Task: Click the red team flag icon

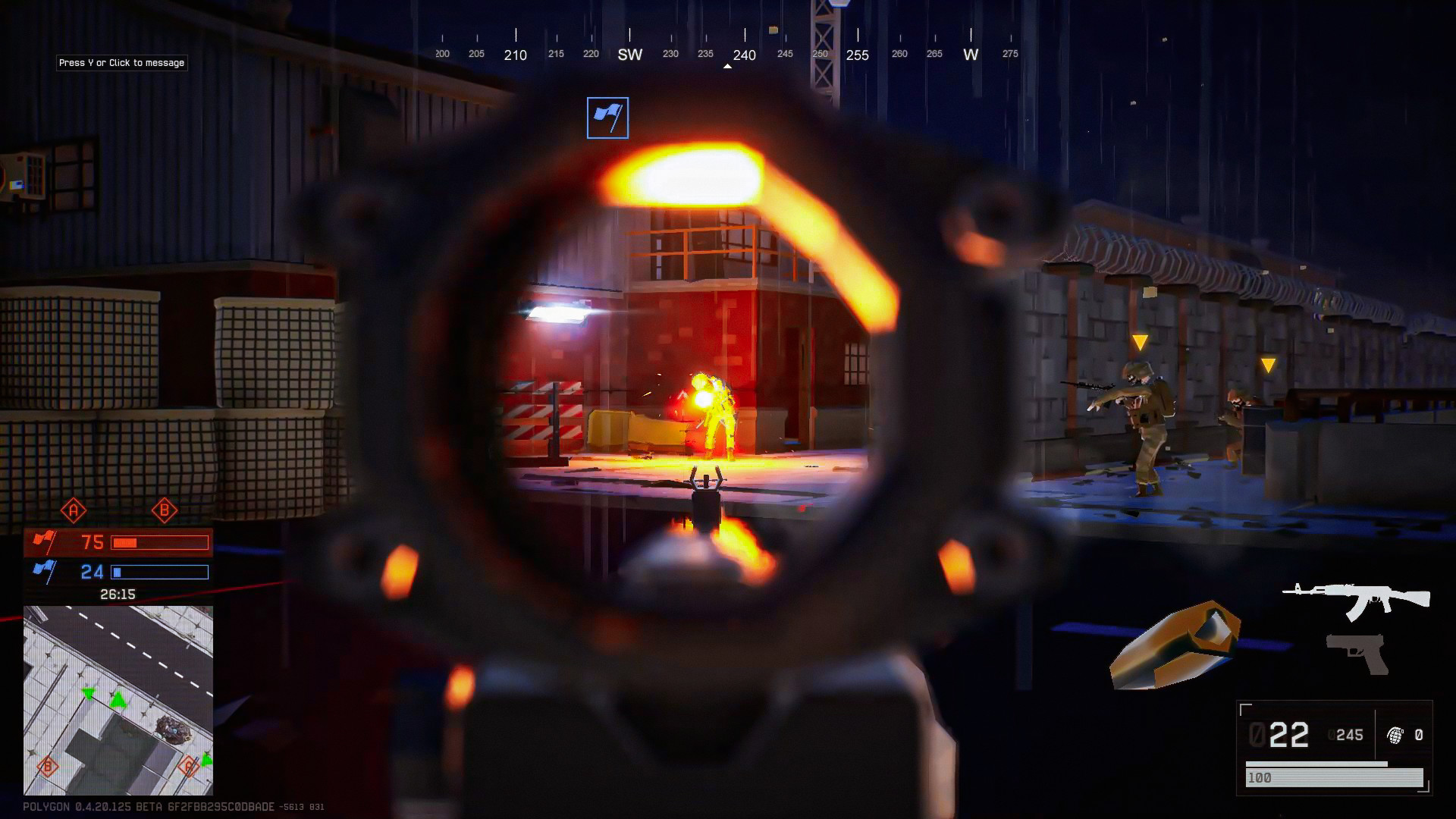Action: click(x=47, y=541)
